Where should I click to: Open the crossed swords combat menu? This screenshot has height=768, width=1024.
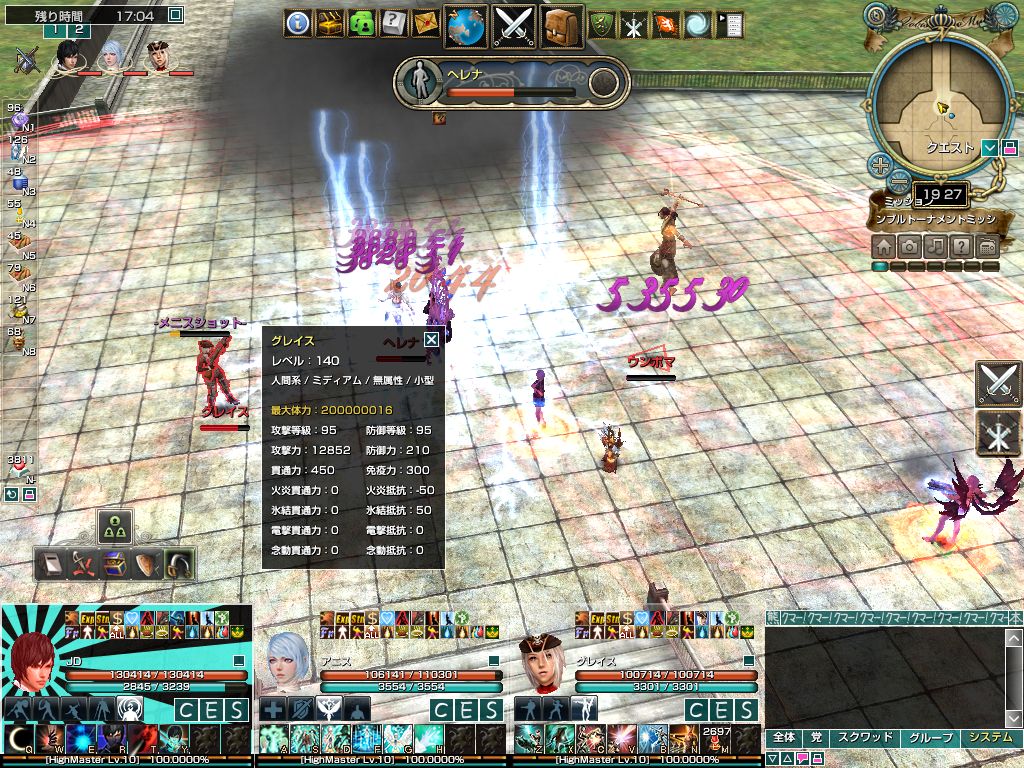[x=514, y=26]
